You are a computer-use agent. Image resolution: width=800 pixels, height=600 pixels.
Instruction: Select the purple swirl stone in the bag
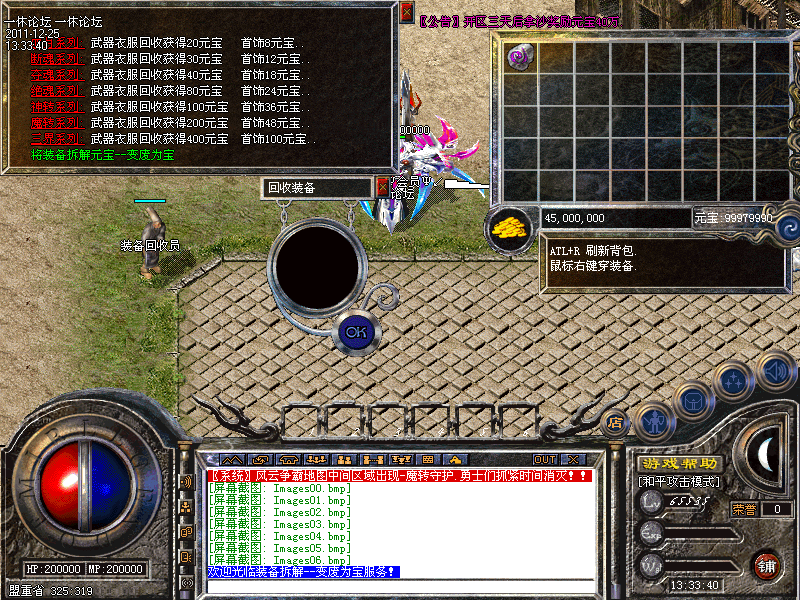coord(519,57)
